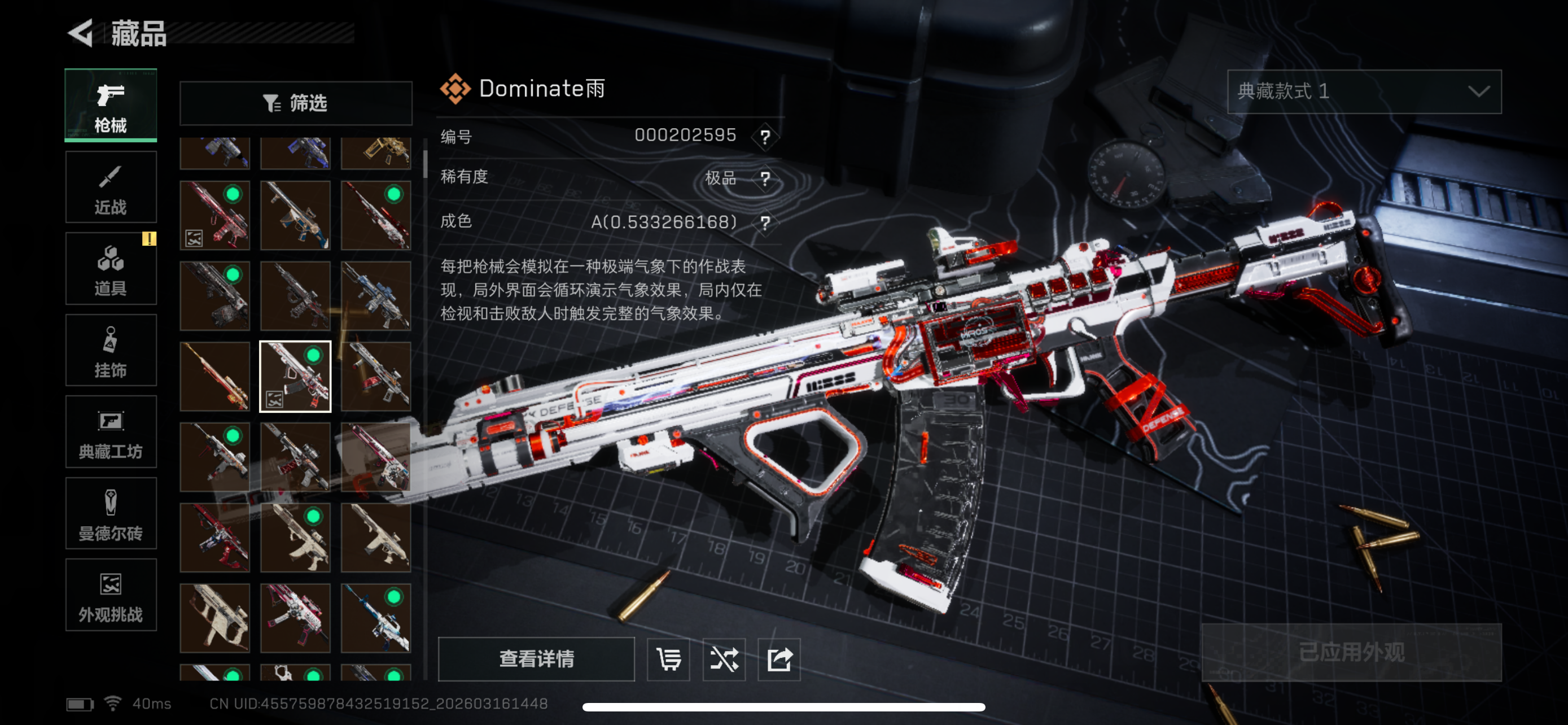Select the golden-red sniper rifle skin thumbnail

coord(215,376)
